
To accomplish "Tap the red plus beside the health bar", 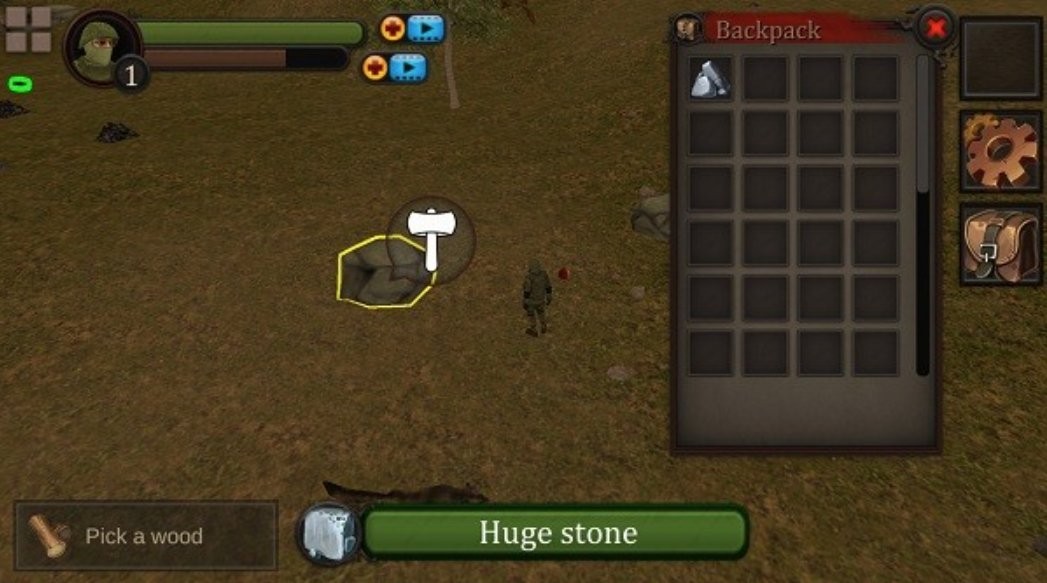I will pyautogui.click(x=393, y=28).
